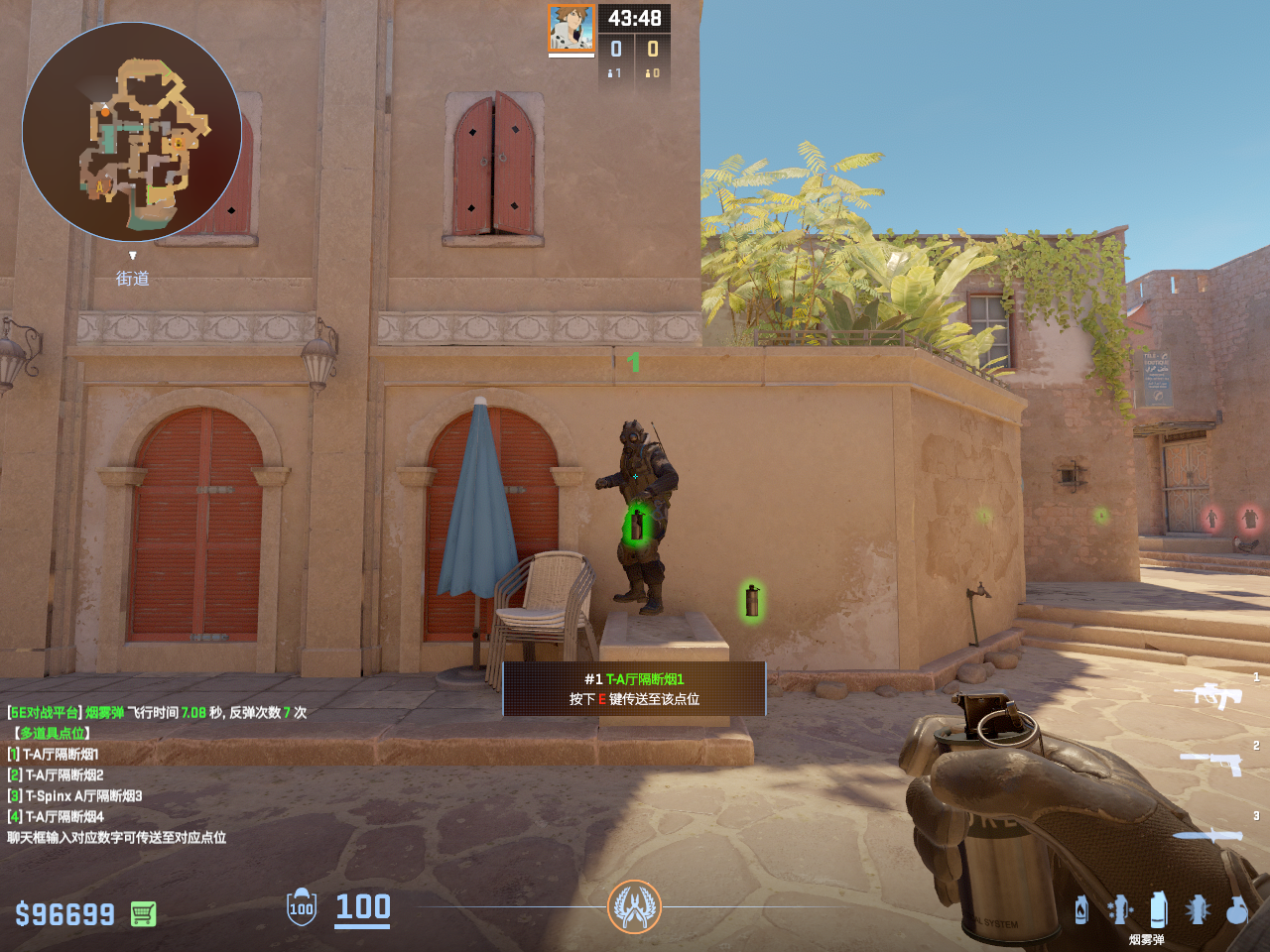Image resolution: width=1270 pixels, height=952 pixels.
Task: Click the CT faction emblem at bottom center
Action: click(634, 906)
